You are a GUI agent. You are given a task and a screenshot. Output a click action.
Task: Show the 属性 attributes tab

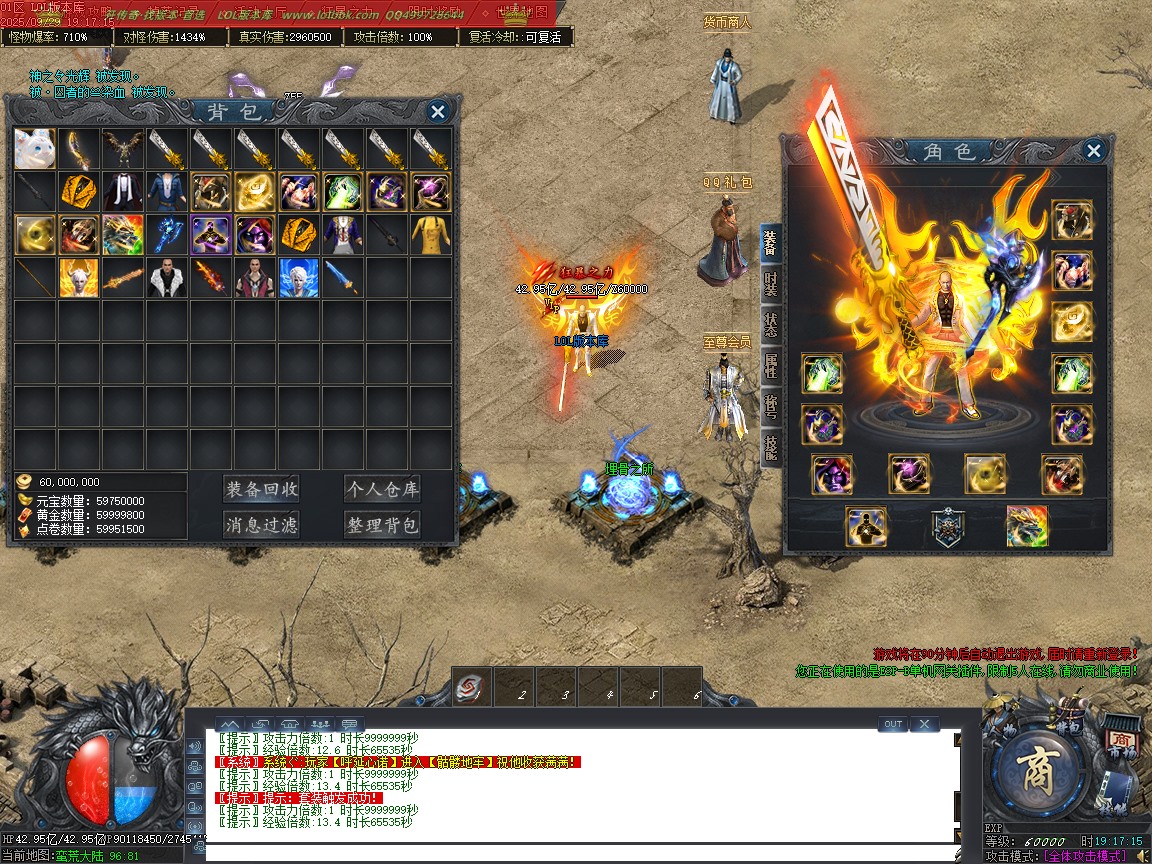(771, 366)
